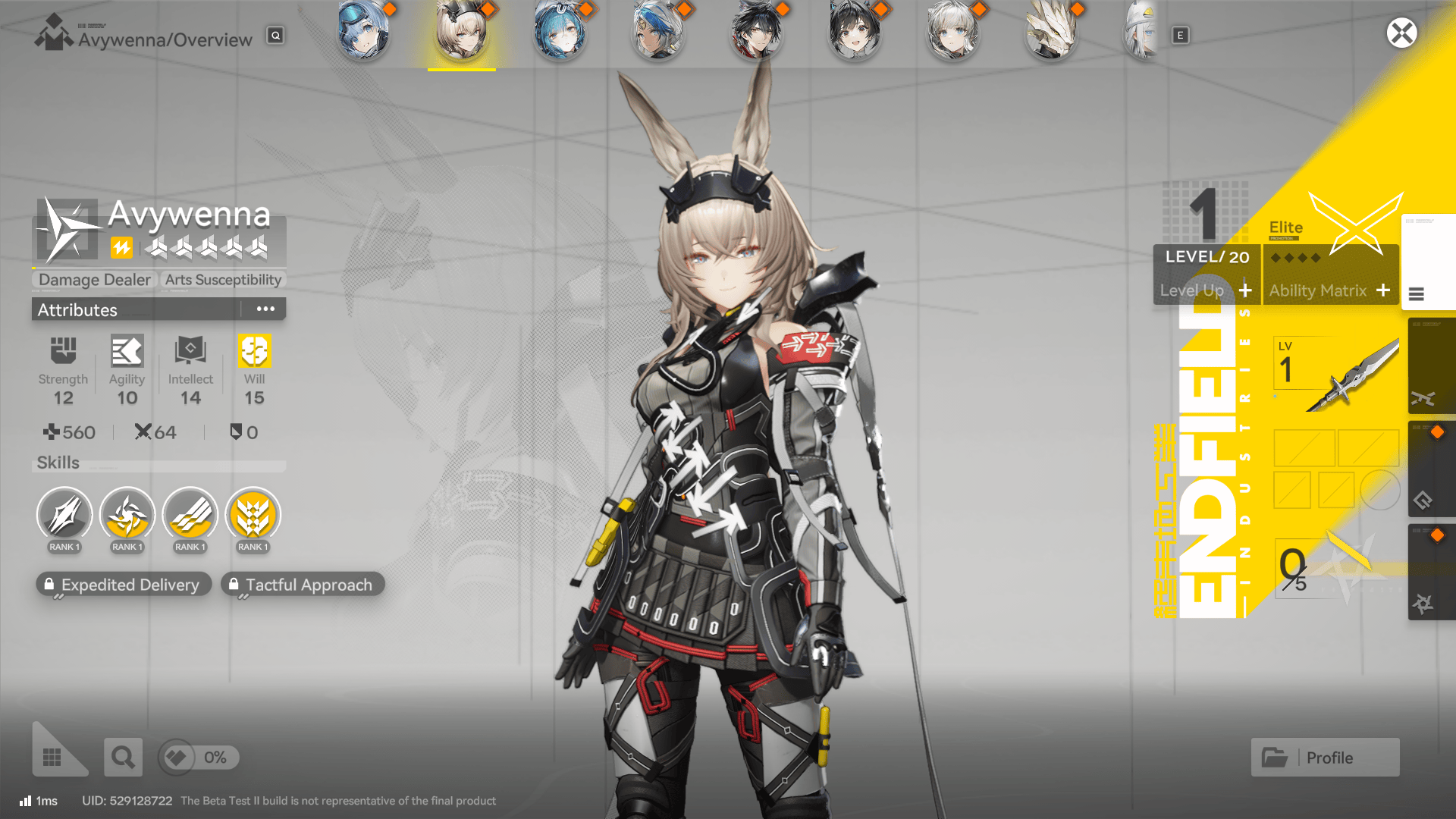Screen dimensions: 1456x819
Task: Open the character search icon beside Avywenna/Overview
Action: pyautogui.click(x=275, y=36)
